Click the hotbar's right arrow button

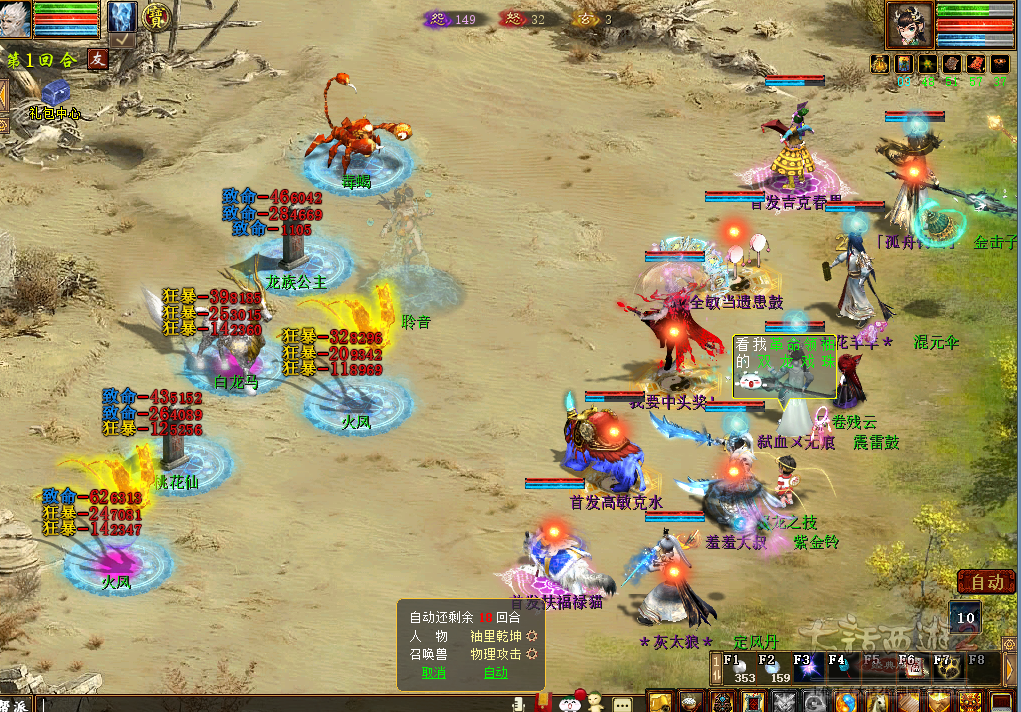[1010, 668]
